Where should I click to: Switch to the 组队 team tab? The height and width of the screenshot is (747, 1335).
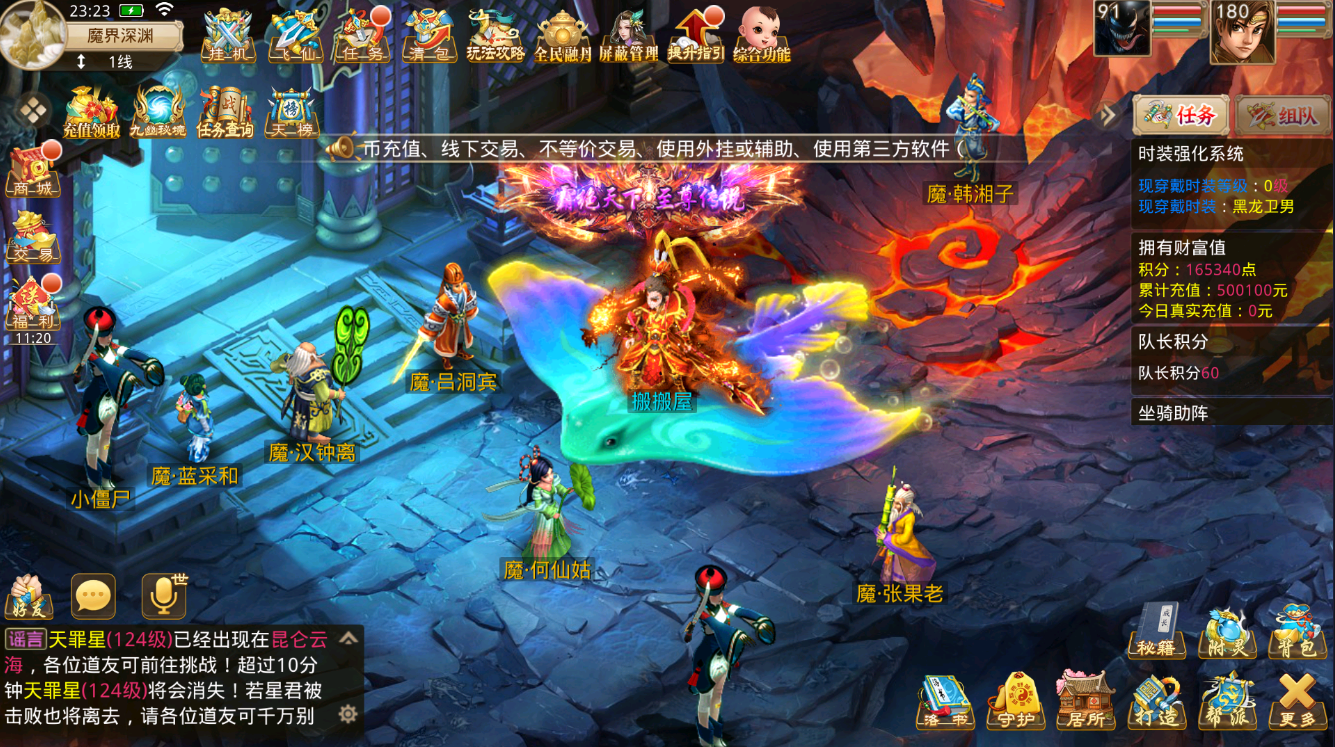click(x=1284, y=116)
